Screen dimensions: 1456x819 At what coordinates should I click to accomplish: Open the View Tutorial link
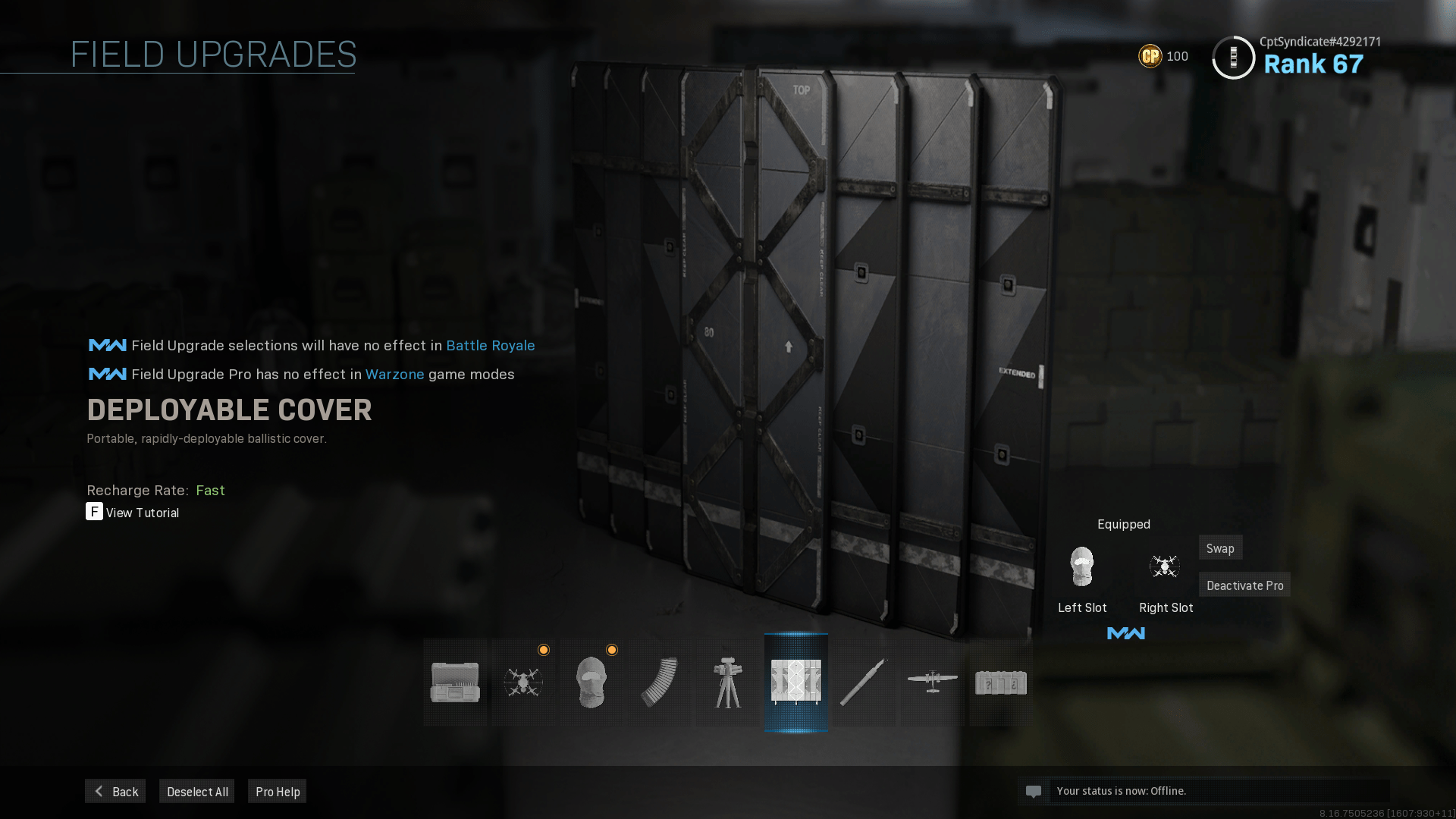pos(142,513)
